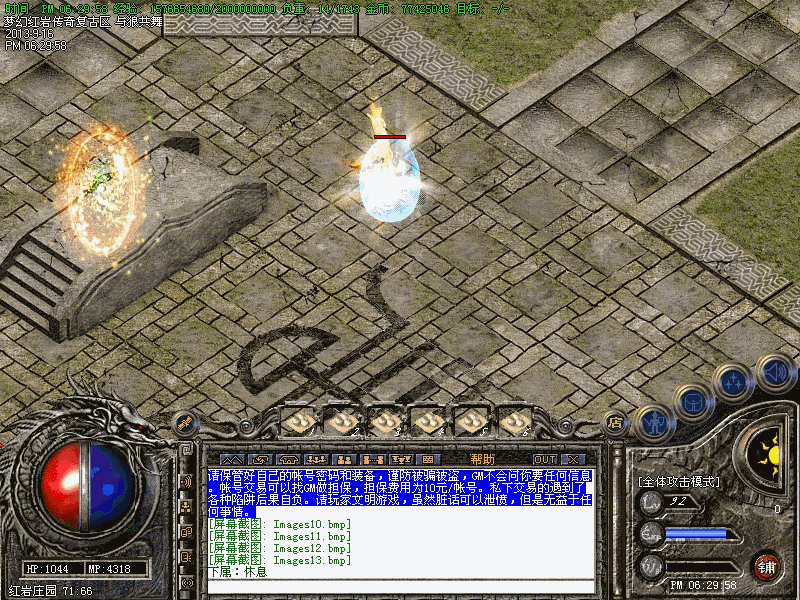
Task: Open the character status figure button
Action: (x=653, y=424)
